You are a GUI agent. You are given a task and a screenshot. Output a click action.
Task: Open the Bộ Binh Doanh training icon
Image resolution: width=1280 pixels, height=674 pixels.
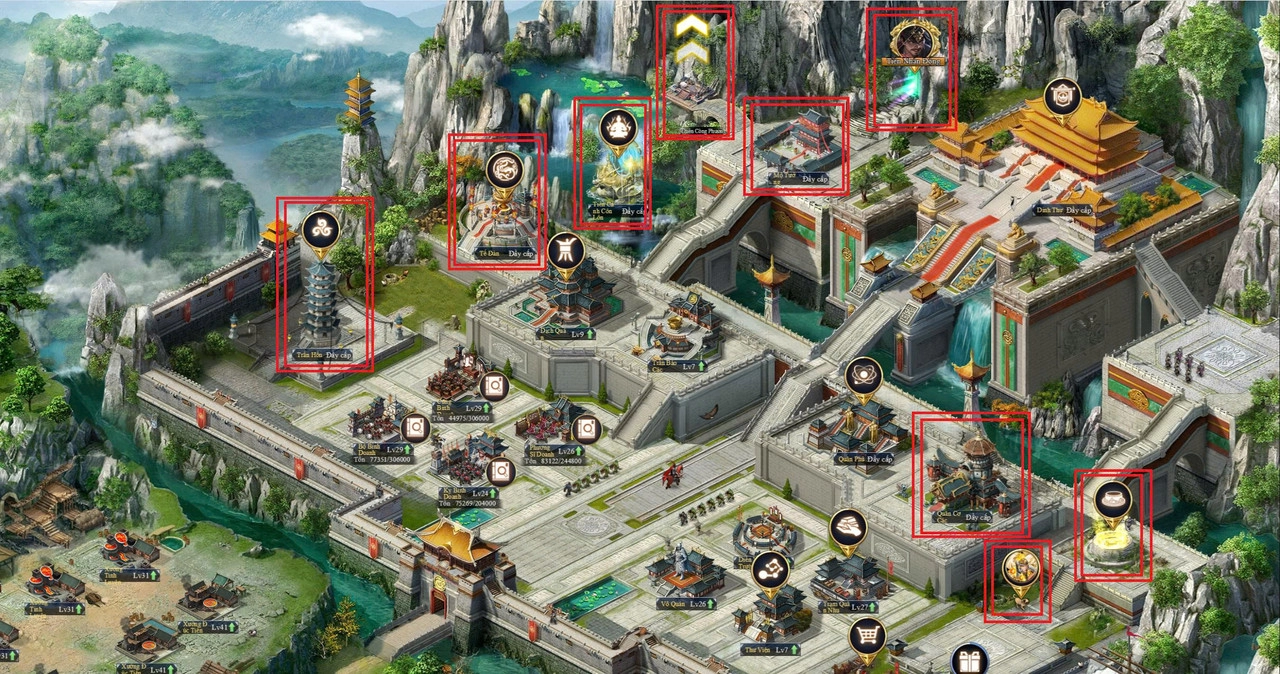pyautogui.click(x=416, y=429)
